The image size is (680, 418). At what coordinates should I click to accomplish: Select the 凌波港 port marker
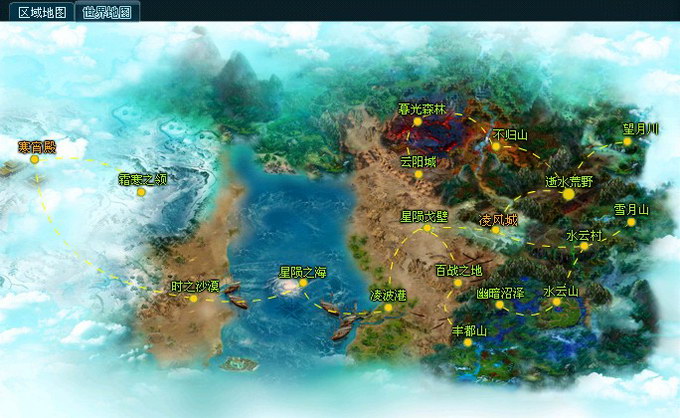(x=388, y=308)
